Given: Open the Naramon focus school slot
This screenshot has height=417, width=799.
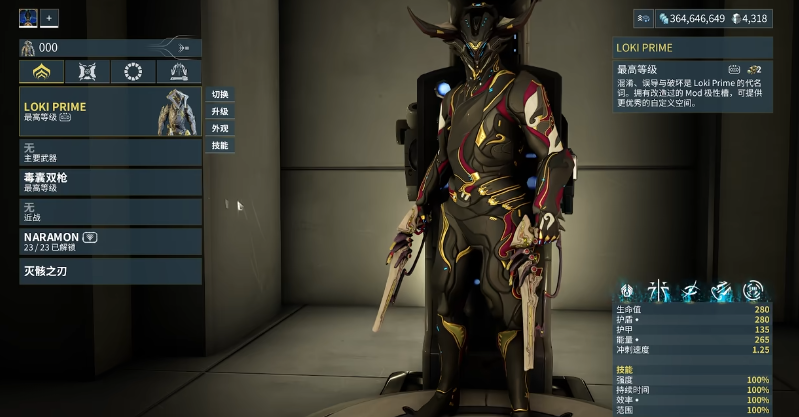Looking at the screenshot, I should pos(110,241).
